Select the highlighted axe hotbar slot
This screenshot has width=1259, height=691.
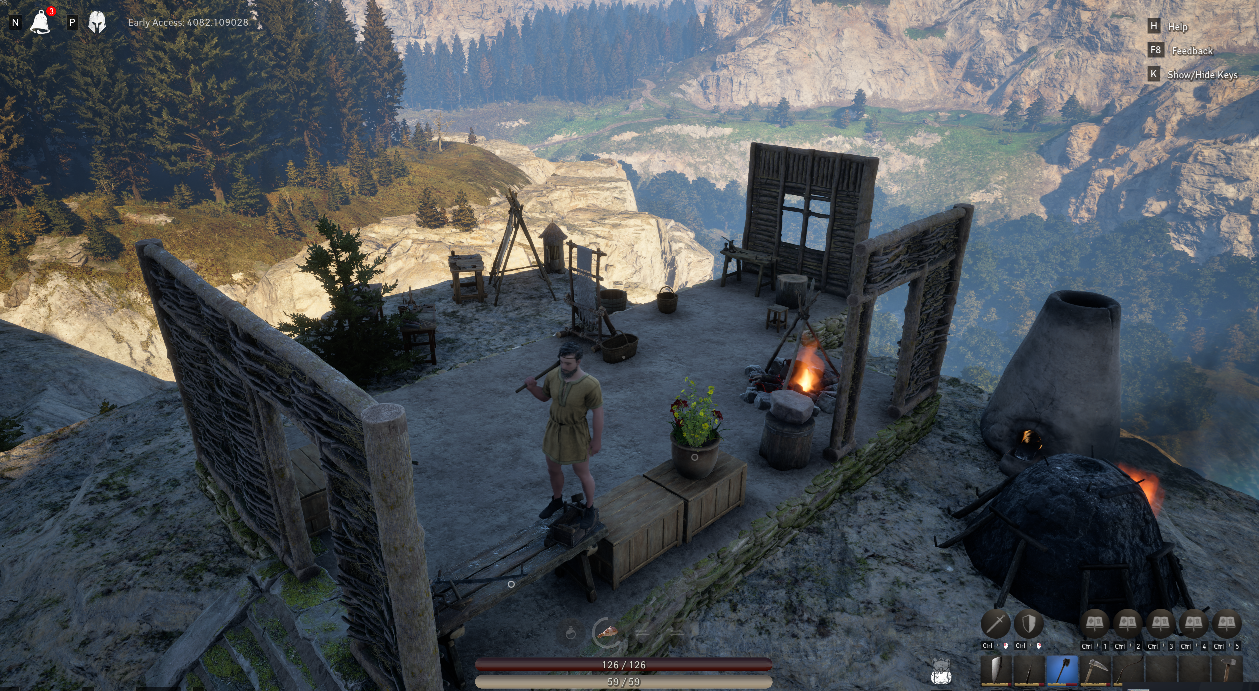click(1062, 669)
